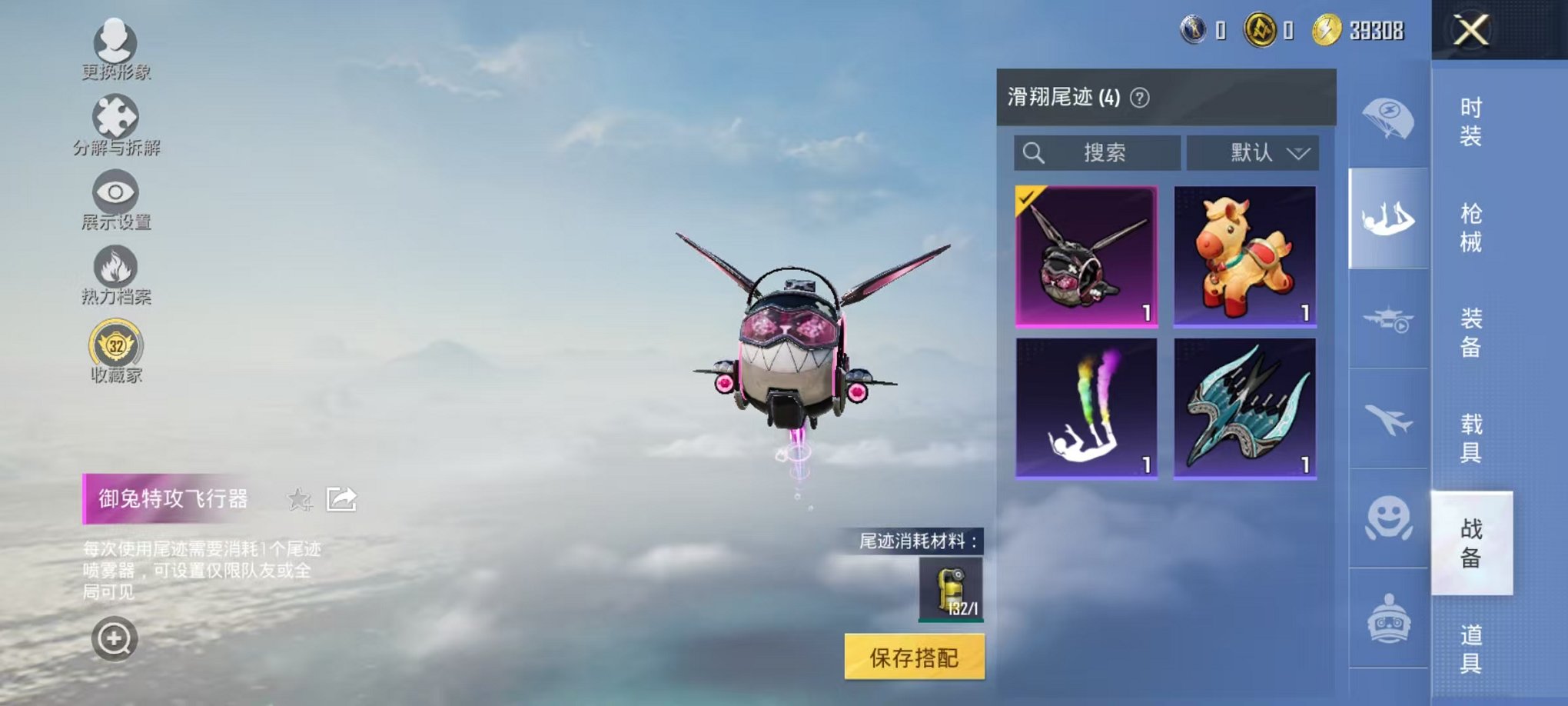Open the 默认 sorting dropdown
1568x706 pixels.
1252,153
